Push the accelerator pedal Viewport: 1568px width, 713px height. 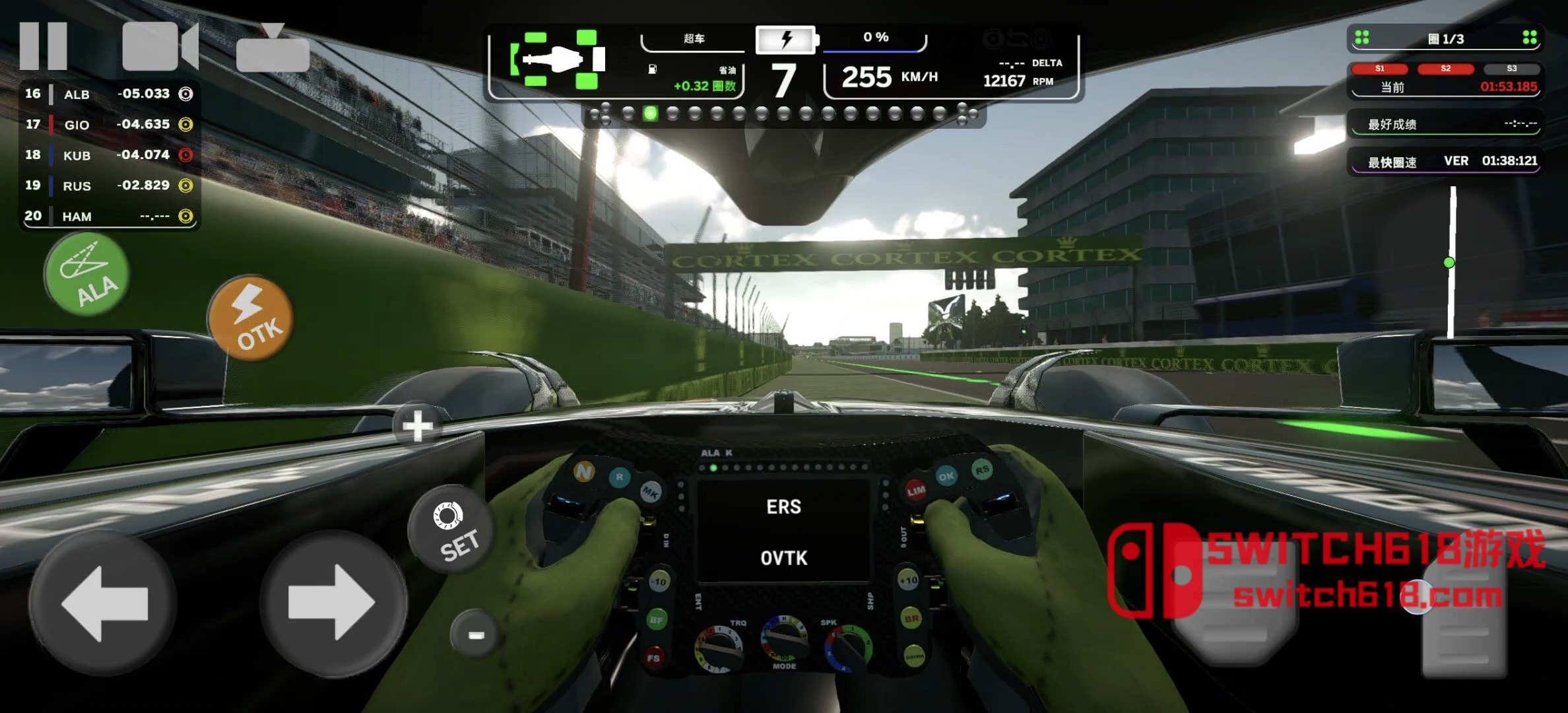coord(1464,621)
